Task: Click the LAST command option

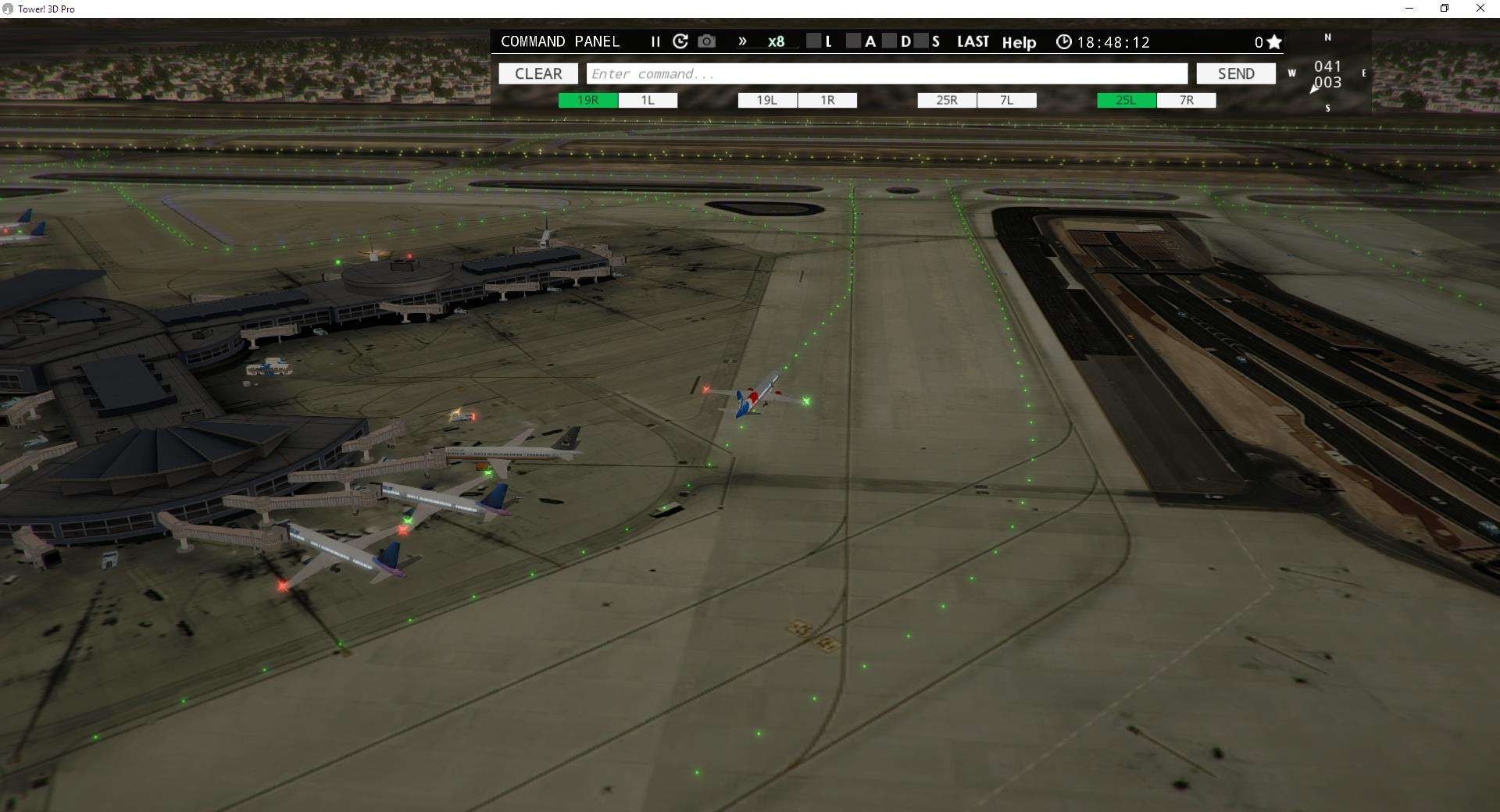Action: (x=973, y=42)
